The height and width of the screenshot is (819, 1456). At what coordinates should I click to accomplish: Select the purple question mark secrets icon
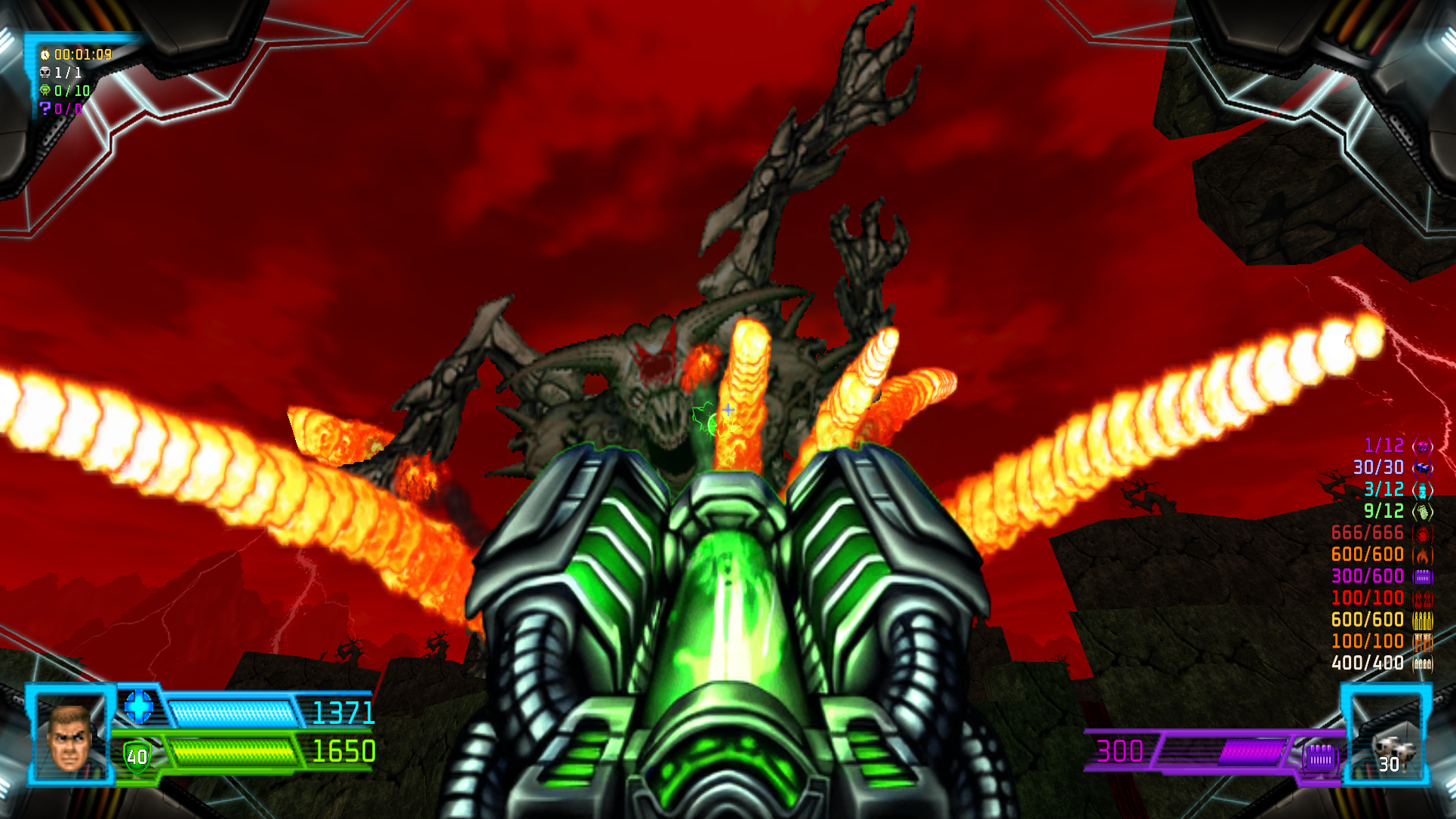pyautogui.click(x=45, y=108)
